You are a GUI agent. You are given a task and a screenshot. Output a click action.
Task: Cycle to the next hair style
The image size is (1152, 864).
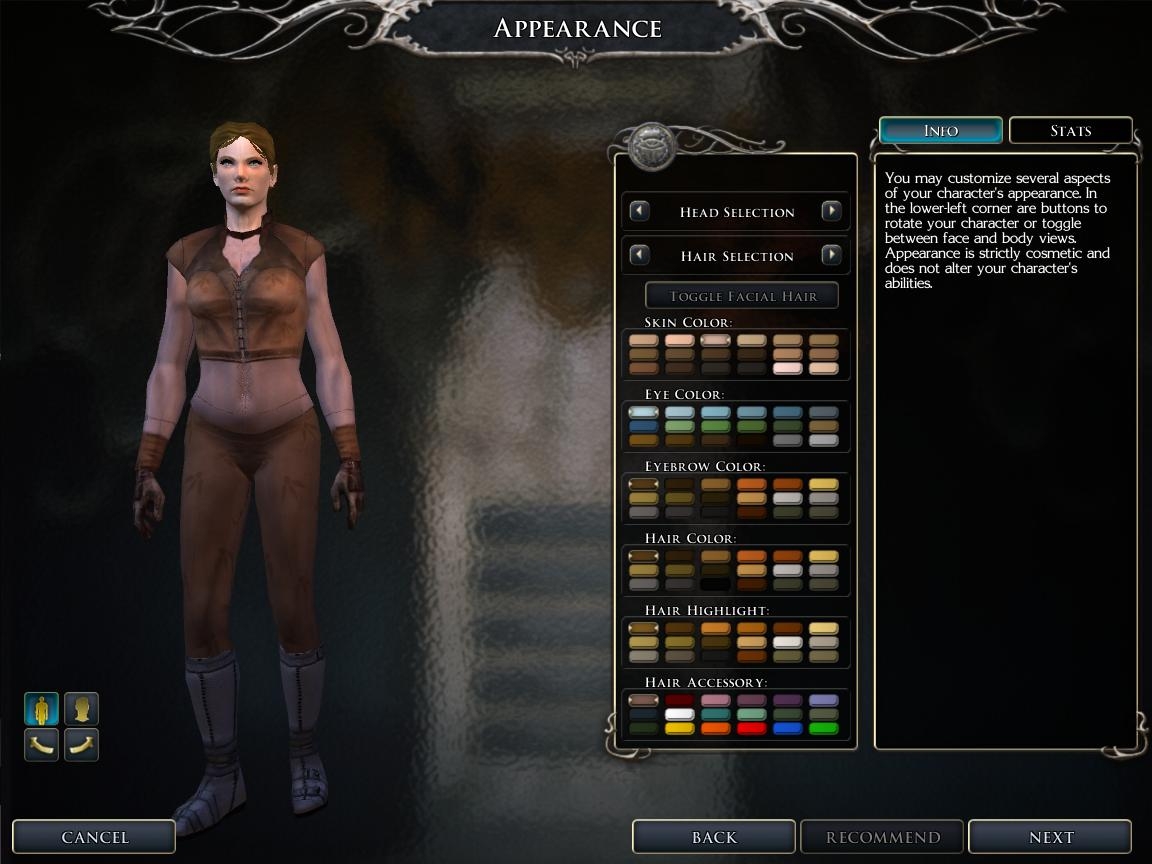click(x=831, y=255)
